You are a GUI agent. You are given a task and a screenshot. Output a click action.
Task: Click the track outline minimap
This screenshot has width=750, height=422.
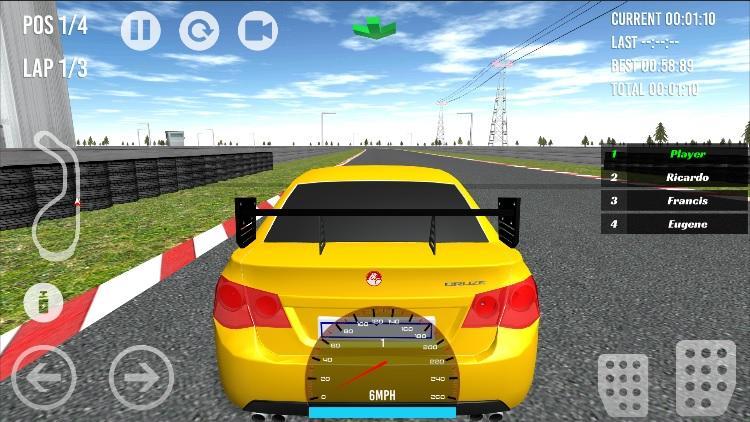click(55, 195)
